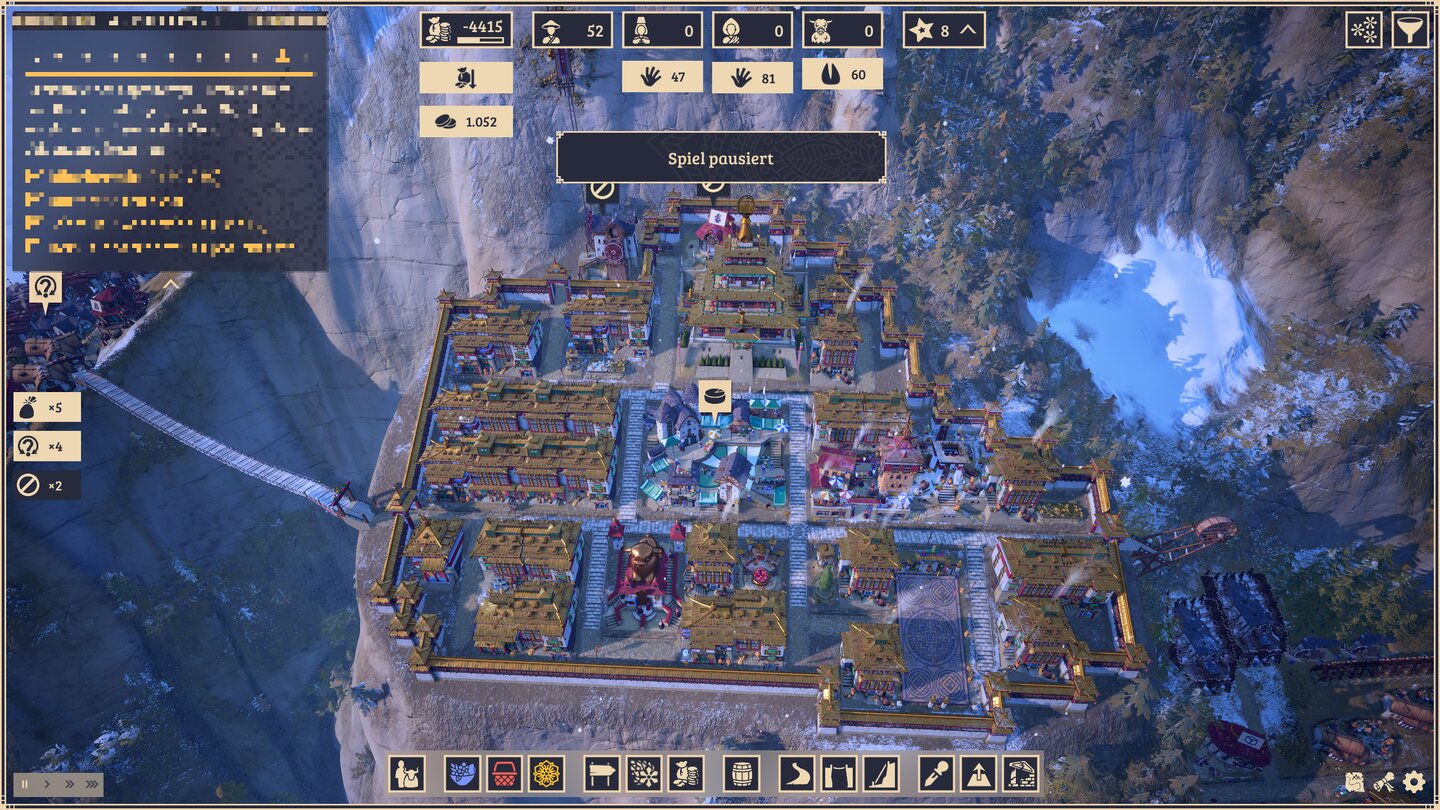This screenshot has width=1440, height=810.
Task: Open the signpost build category
Action: [x=602, y=774]
